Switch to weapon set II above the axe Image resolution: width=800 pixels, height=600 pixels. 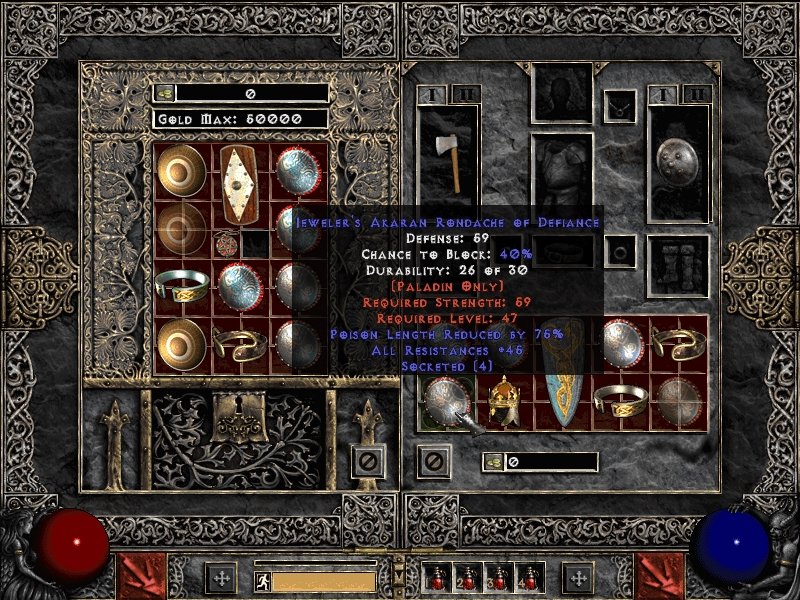(x=466, y=94)
